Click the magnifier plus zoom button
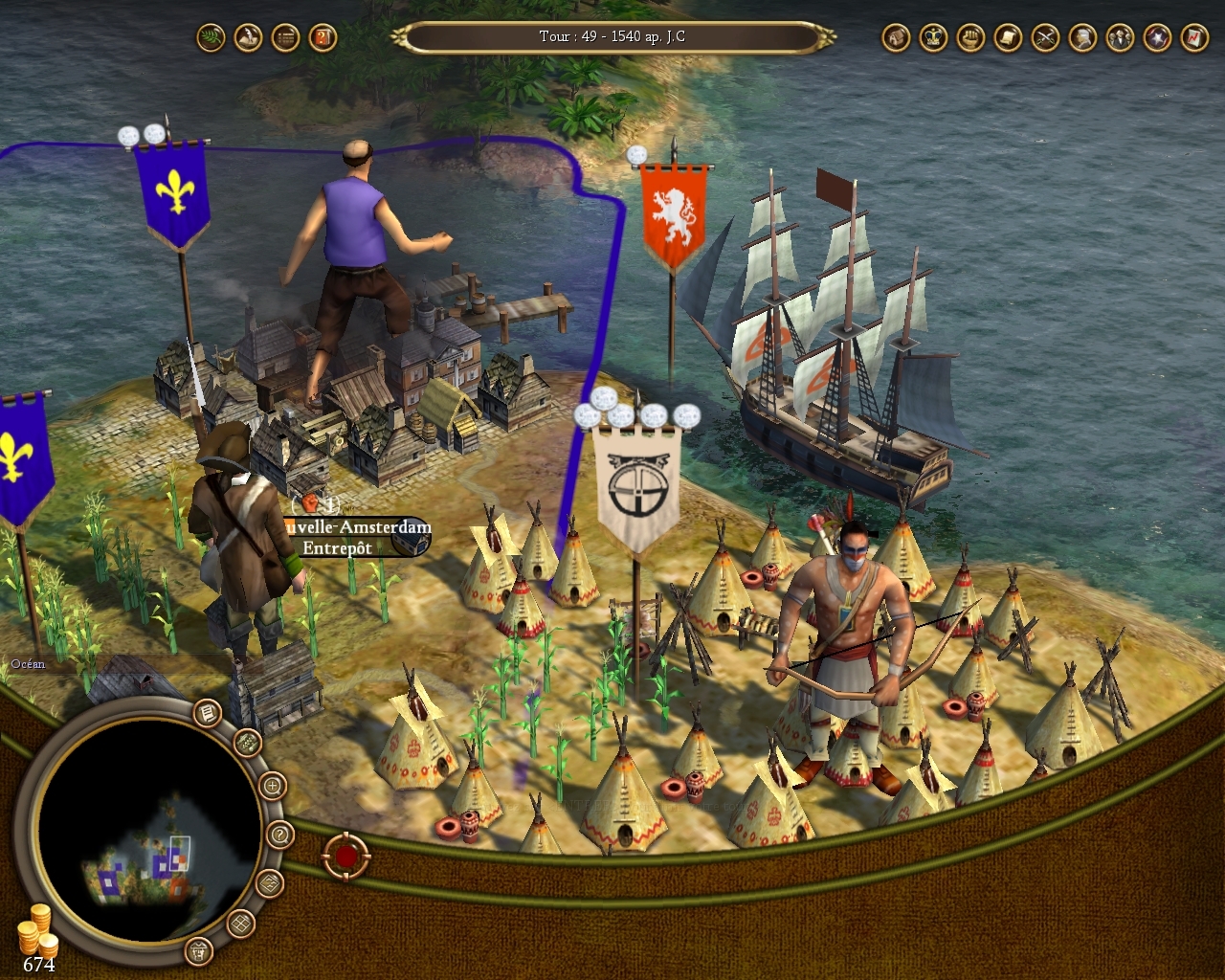The height and width of the screenshot is (980, 1225). [x=273, y=787]
